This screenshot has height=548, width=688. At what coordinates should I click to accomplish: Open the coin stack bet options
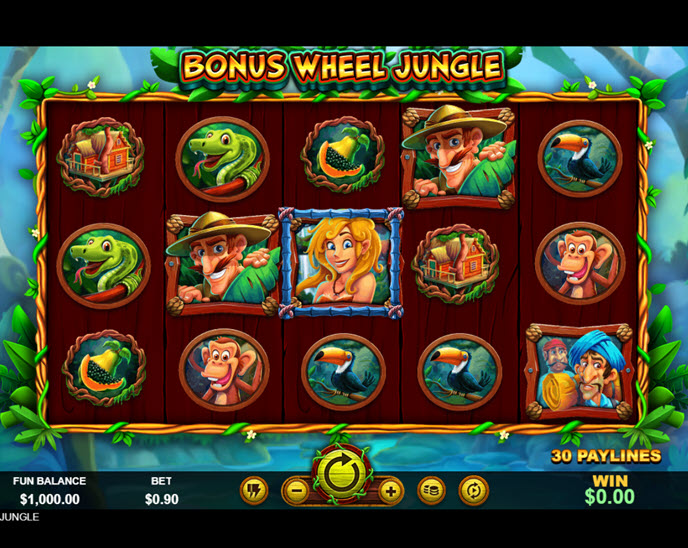pyautogui.click(x=432, y=491)
